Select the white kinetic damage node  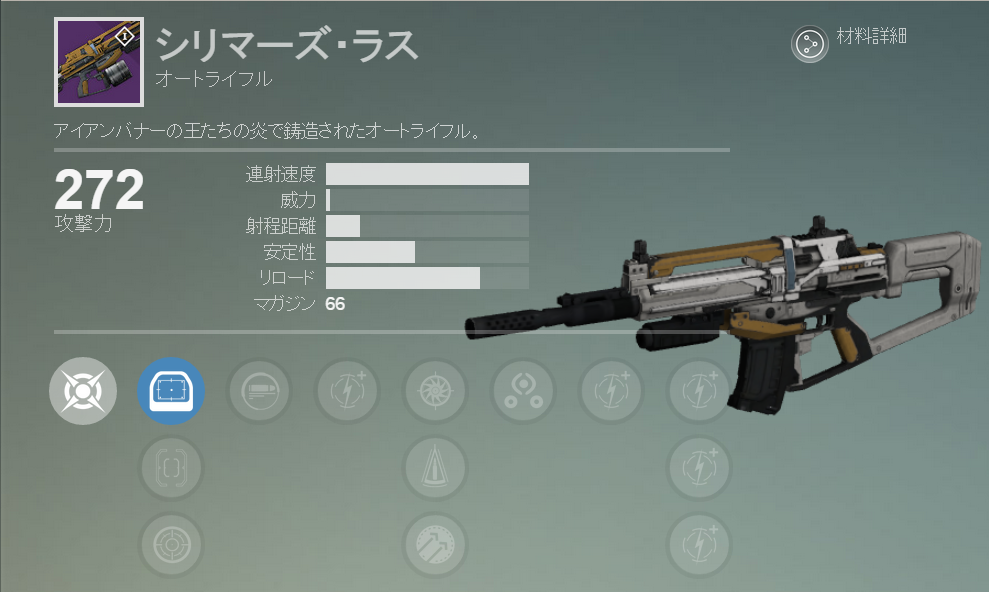click(x=83, y=390)
